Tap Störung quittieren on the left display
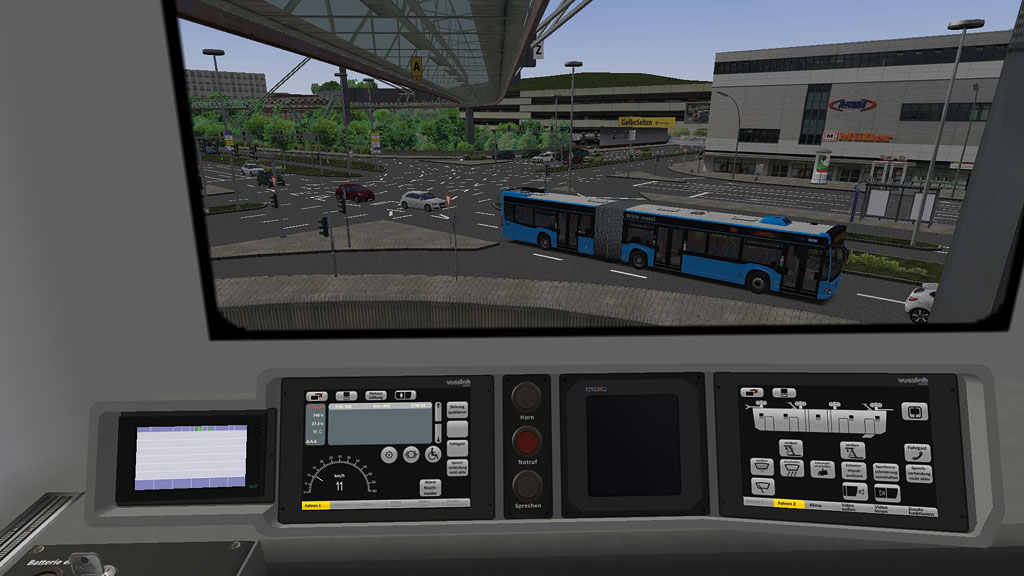The width and height of the screenshot is (1024, 576). point(457,410)
